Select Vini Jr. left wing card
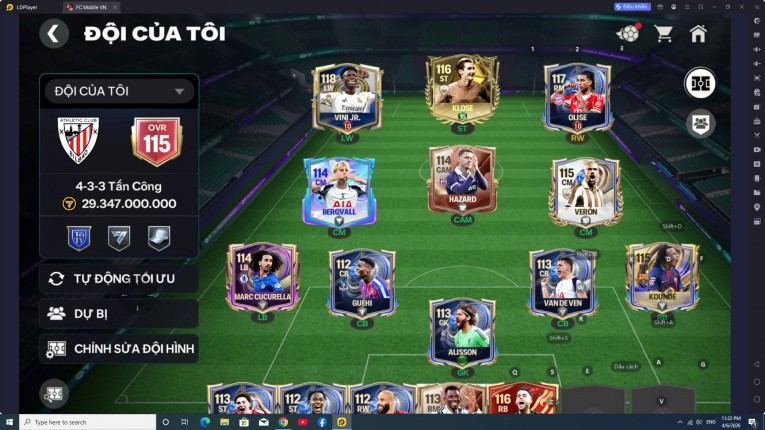The width and height of the screenshot is (765, 430). 348,97
